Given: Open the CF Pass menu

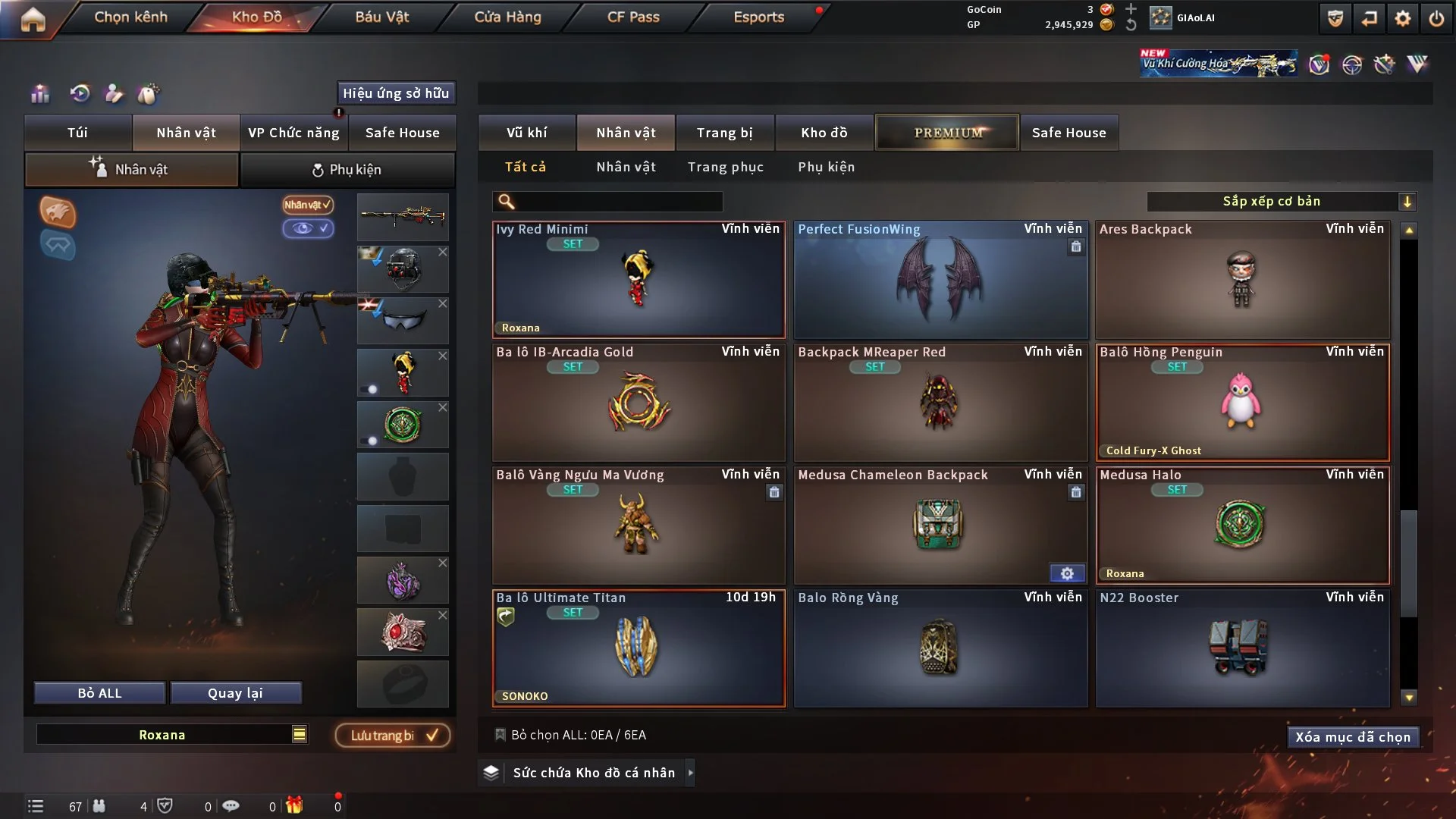Looking at the screenshot, I should [x=633, y=17].
